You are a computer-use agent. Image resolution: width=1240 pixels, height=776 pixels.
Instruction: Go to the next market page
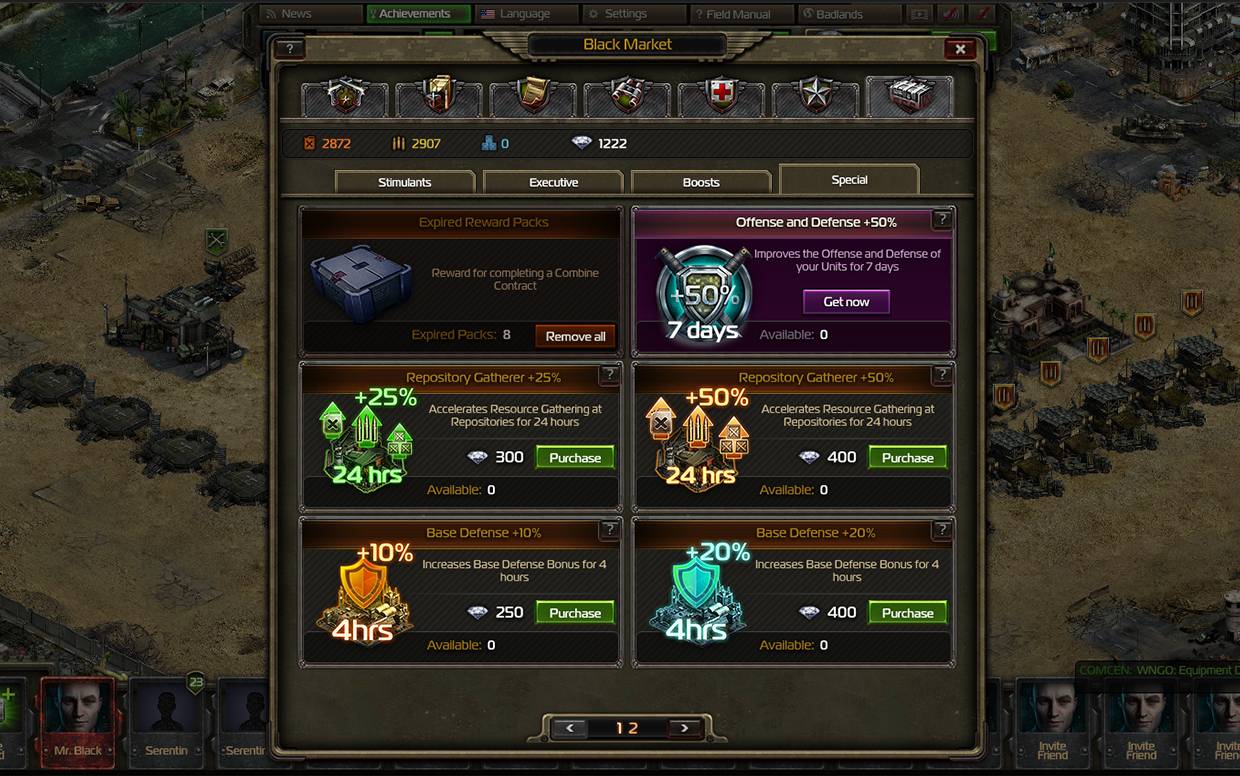pyautogui.click(x=685, y=728)
